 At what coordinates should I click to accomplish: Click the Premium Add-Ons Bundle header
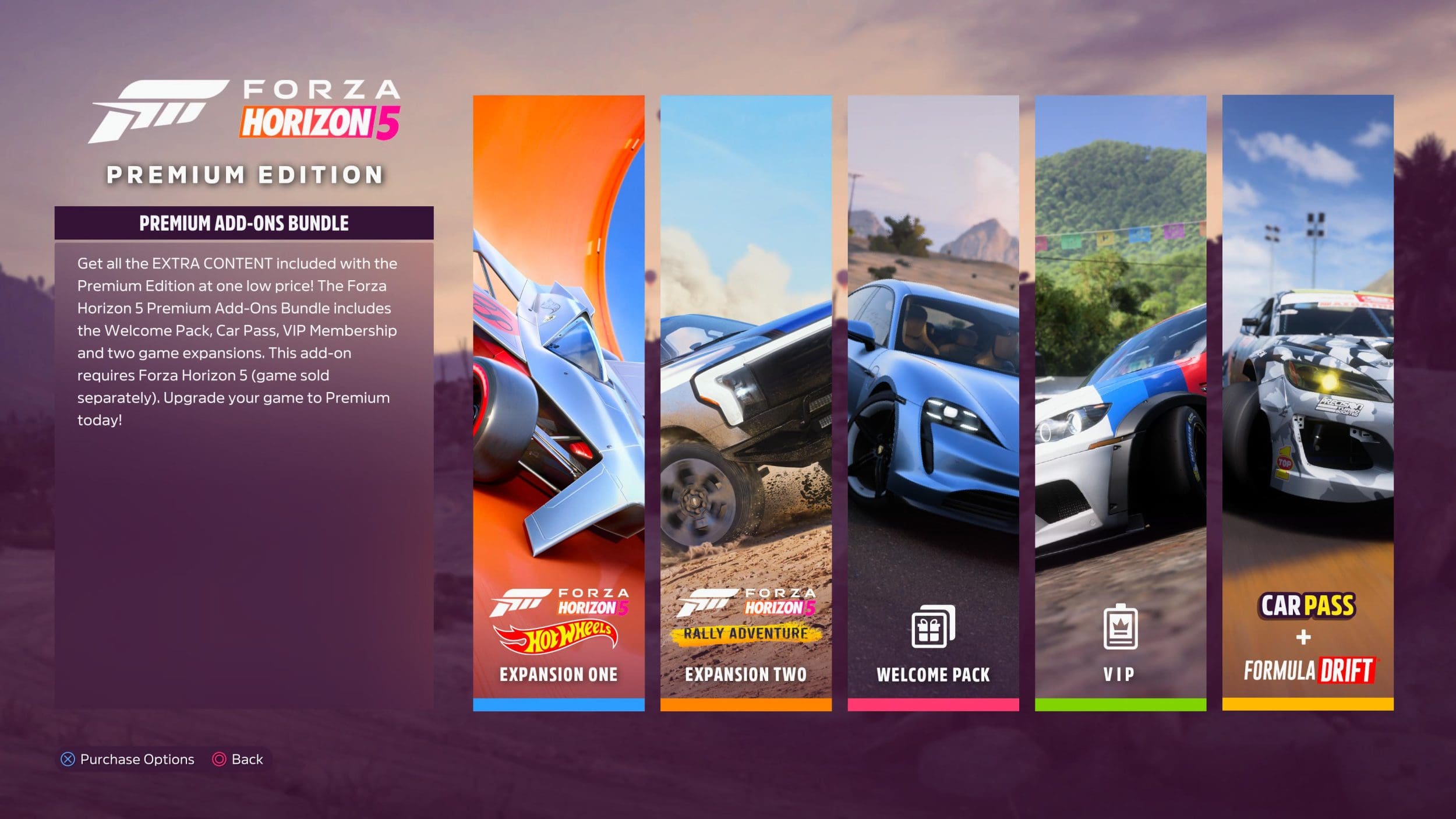pyautogui.click(x=244, y=223)
